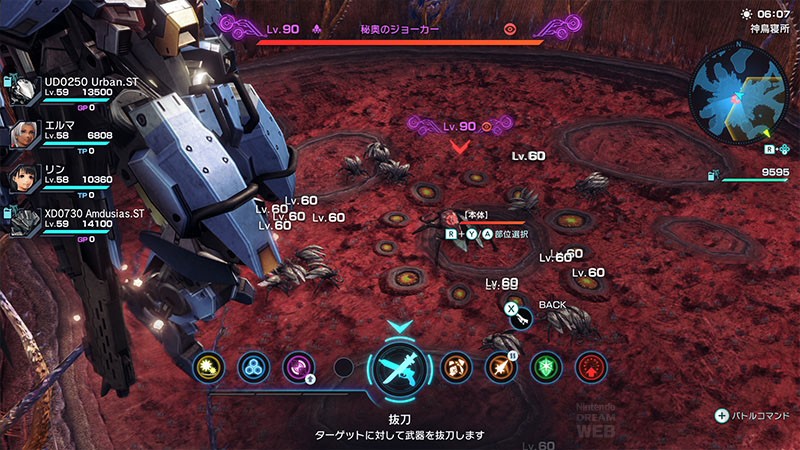Open the バトルコマンド battle command menu

[x=753, y=415]
